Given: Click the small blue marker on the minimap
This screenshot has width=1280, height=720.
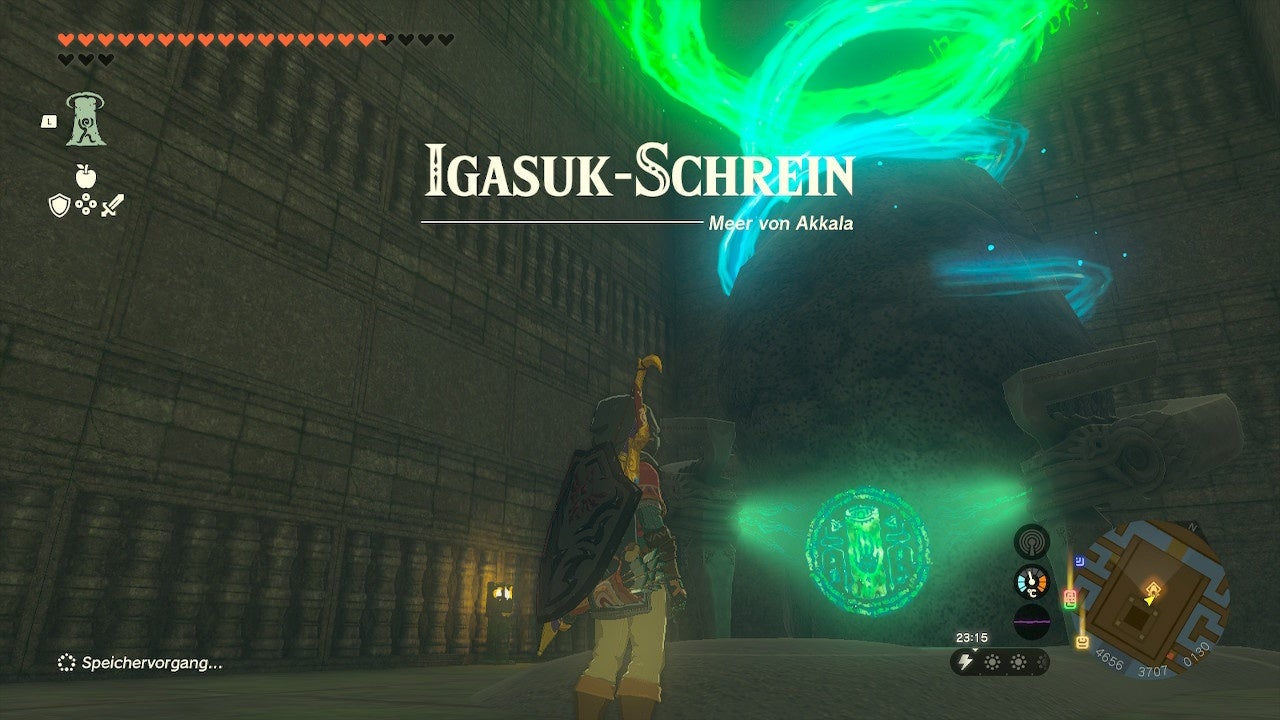Looking at the screenshot, I should 1080,560.
